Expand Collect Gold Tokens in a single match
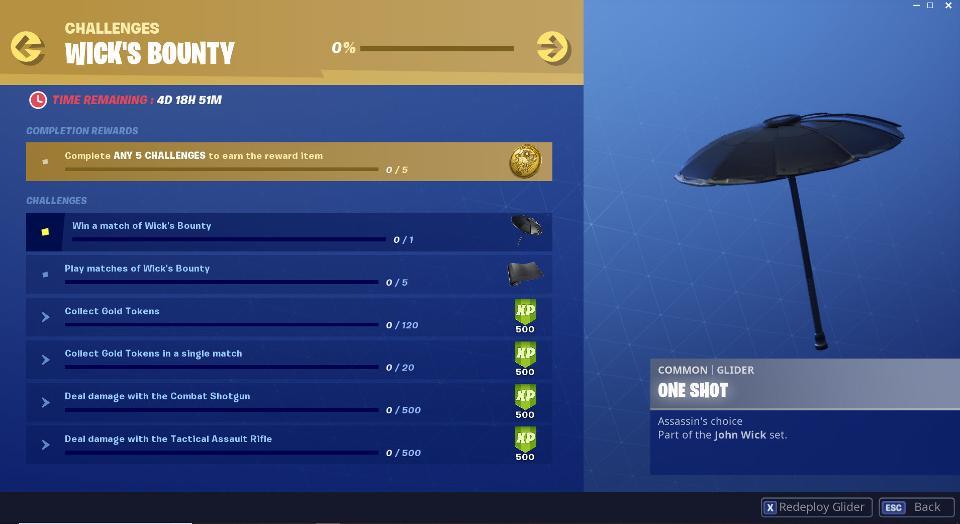 pyautogui.click(x=46, y=360)
